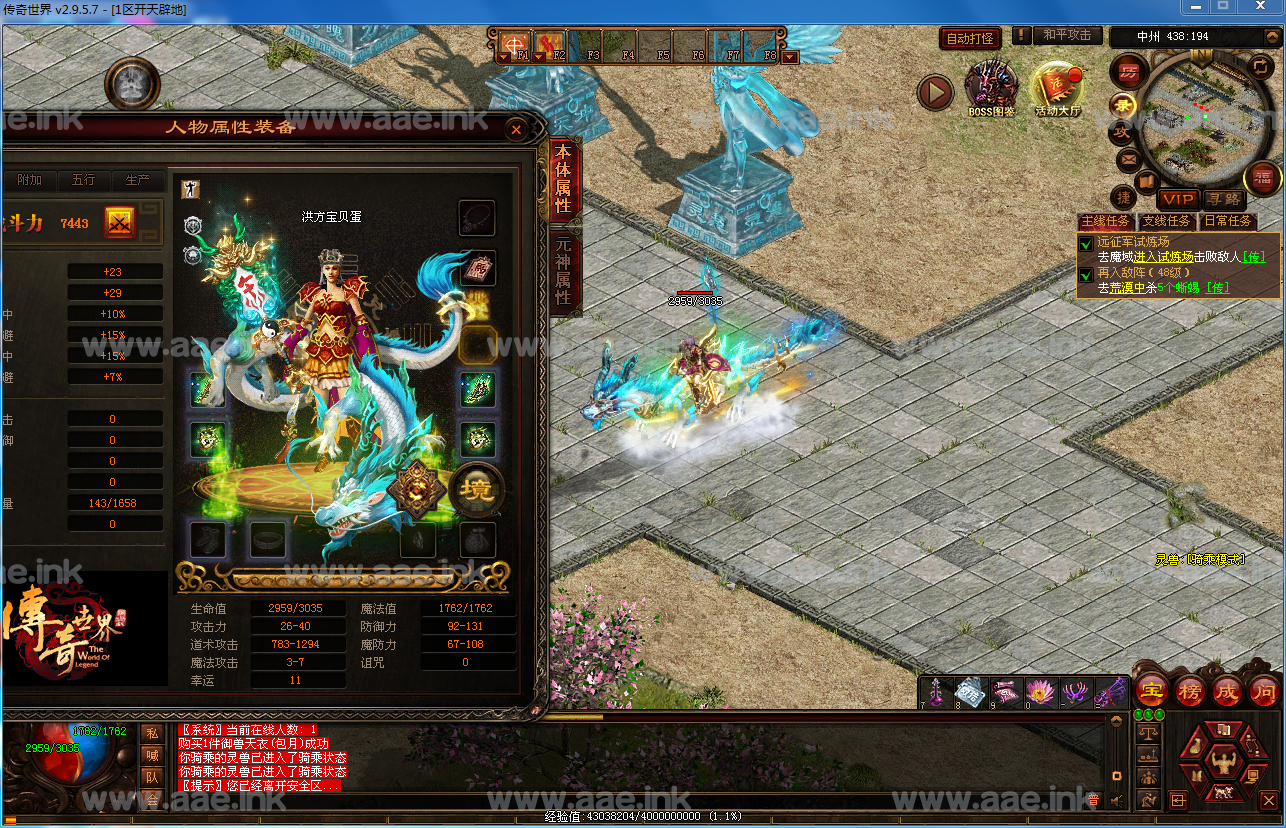The height and width of the screenshot is (828, 1286).
Task: Open the 五行 attributes tab
Action: click(83, 180)
